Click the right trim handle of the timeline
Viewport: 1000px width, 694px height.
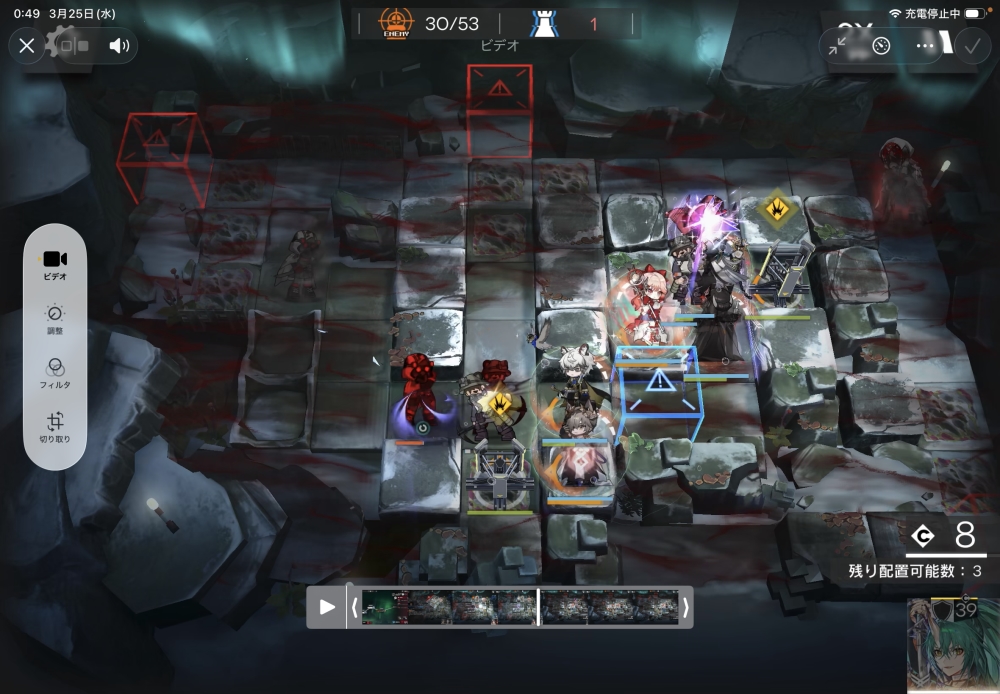[x=685, y=607]
